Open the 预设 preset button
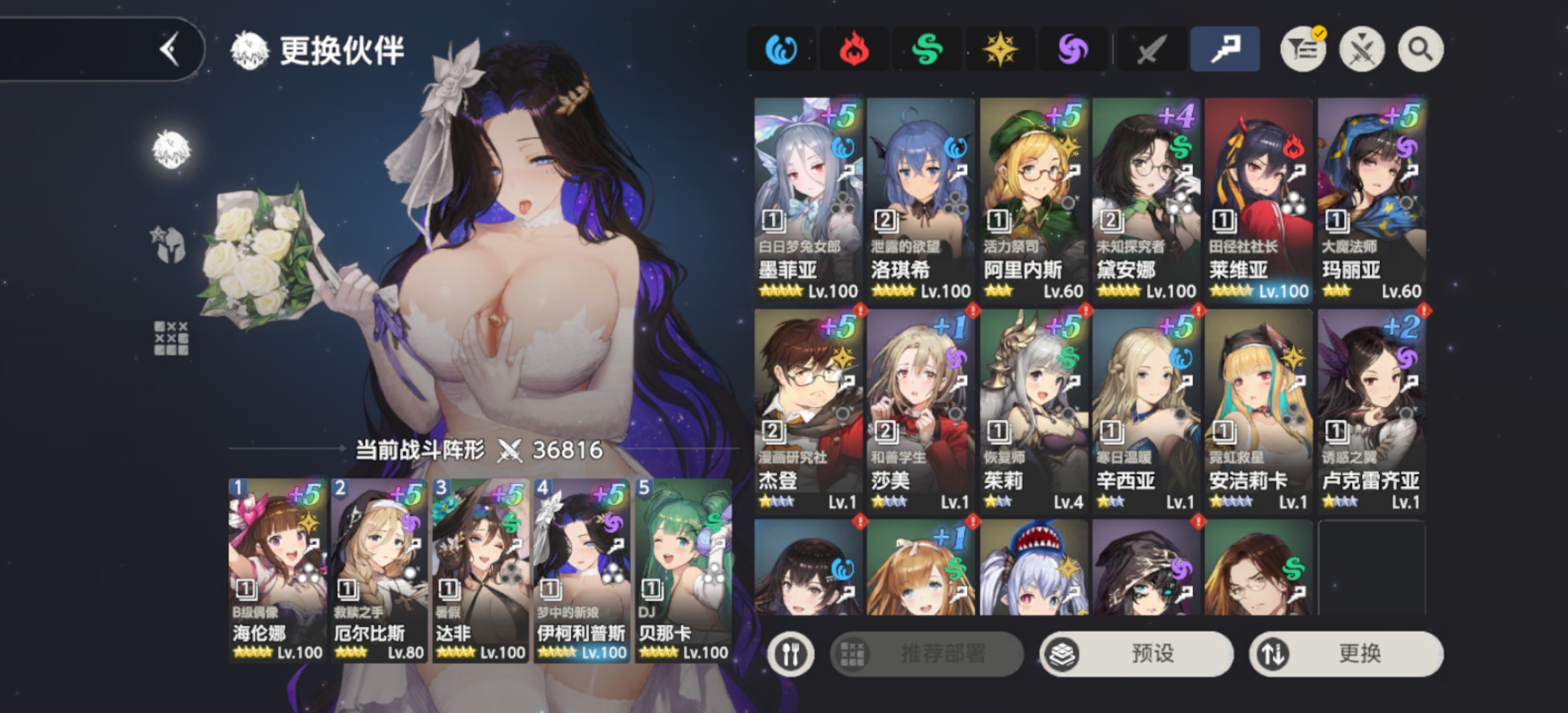The image size is (1568, 713). 1136,654
